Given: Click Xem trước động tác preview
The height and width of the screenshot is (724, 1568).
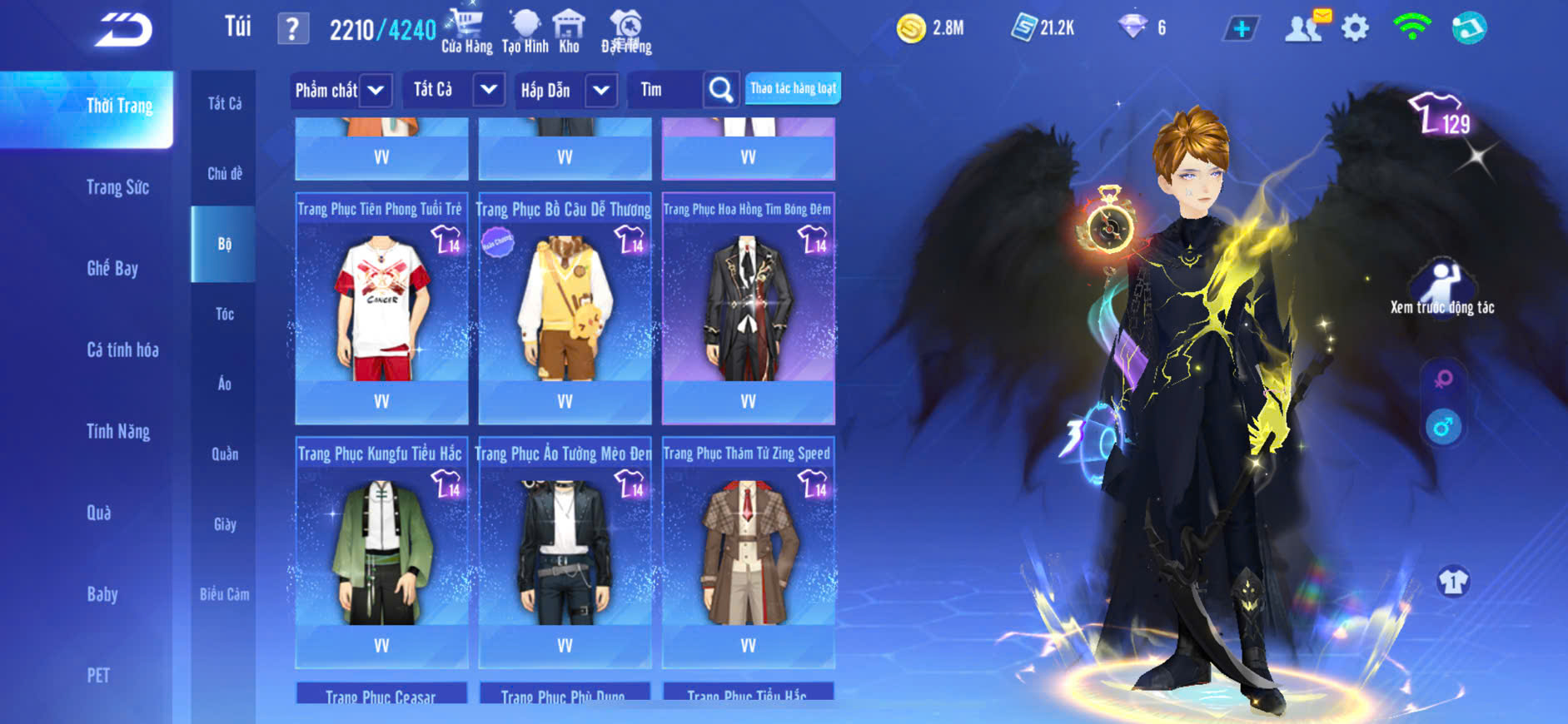Looking at the screenshot, I should tap(1442, 289).
